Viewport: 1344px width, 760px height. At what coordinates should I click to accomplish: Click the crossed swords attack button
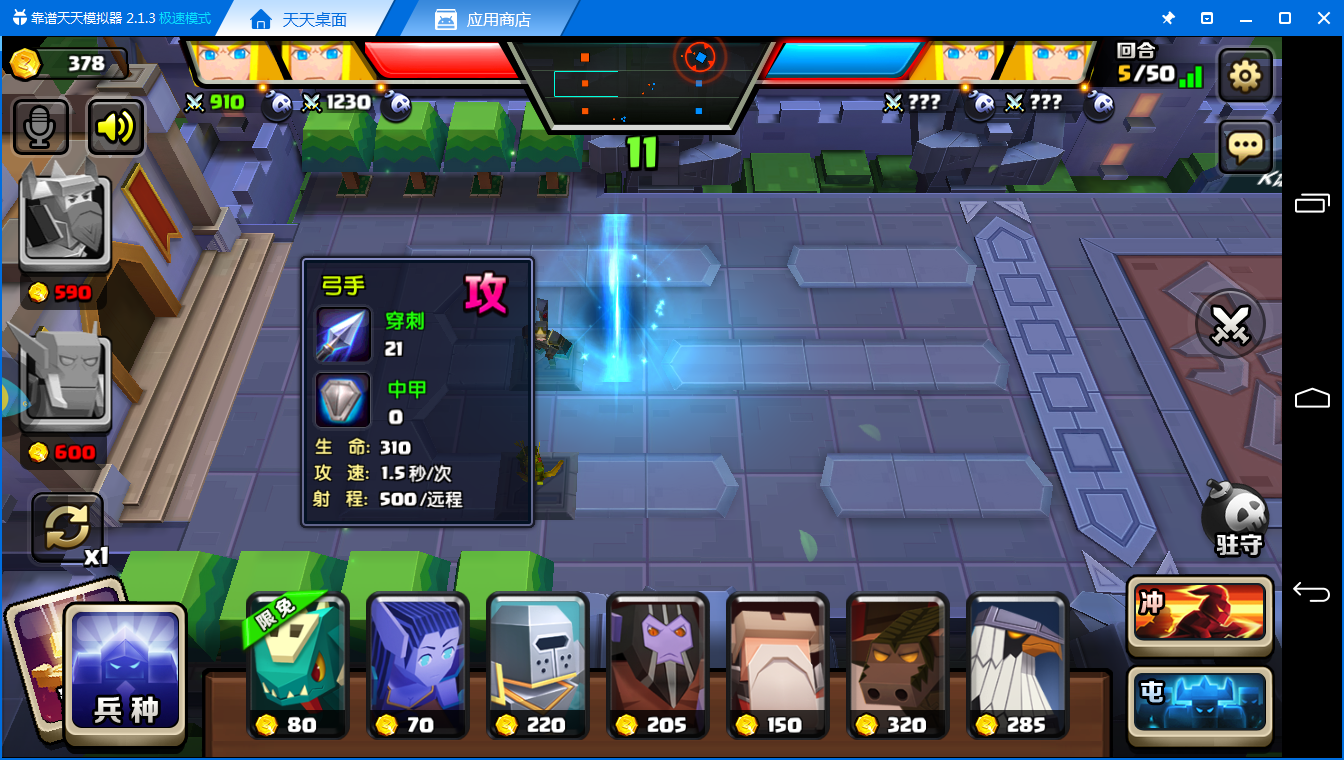point(1231,324)
